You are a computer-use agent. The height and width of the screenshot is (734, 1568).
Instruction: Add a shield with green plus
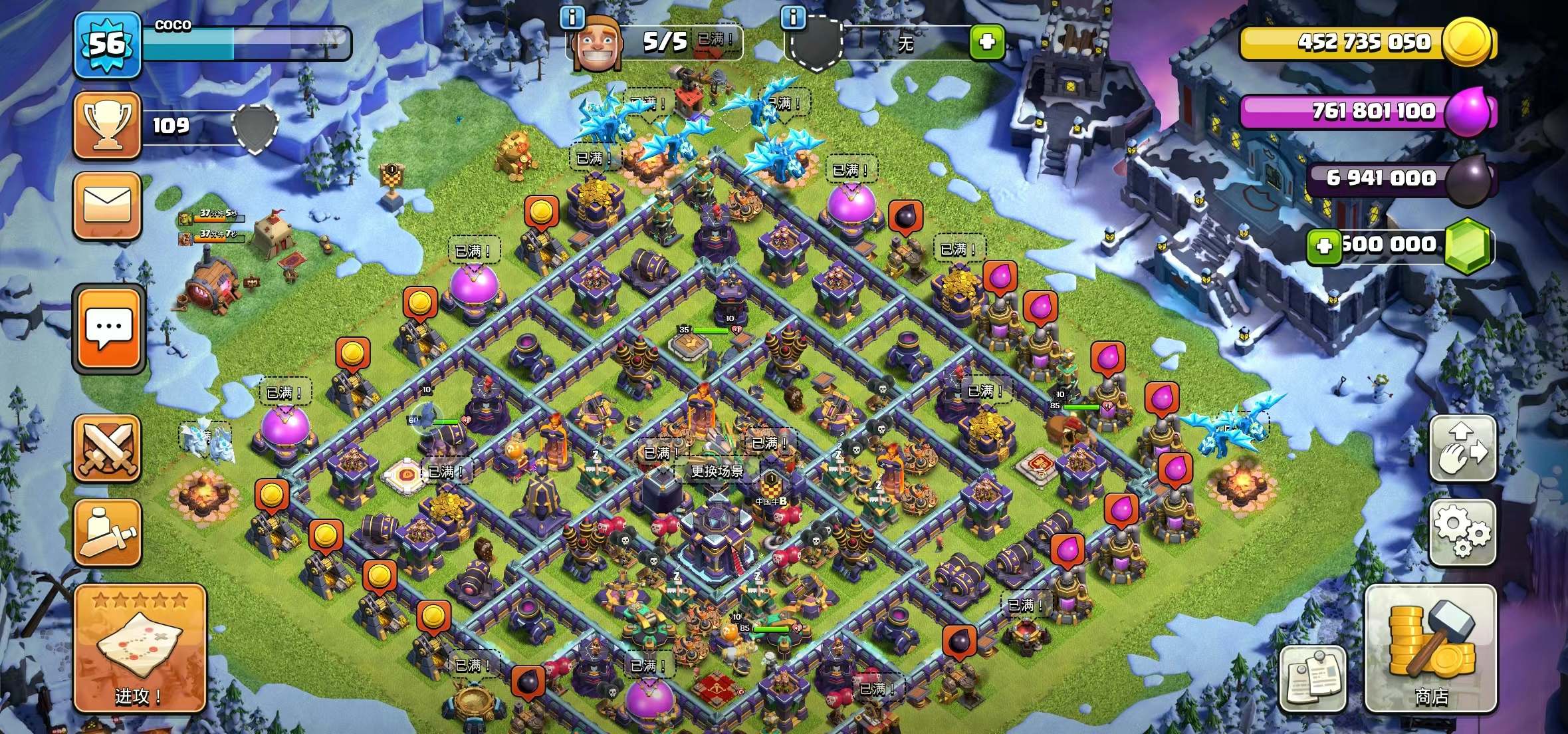click(x=987, y=43)
